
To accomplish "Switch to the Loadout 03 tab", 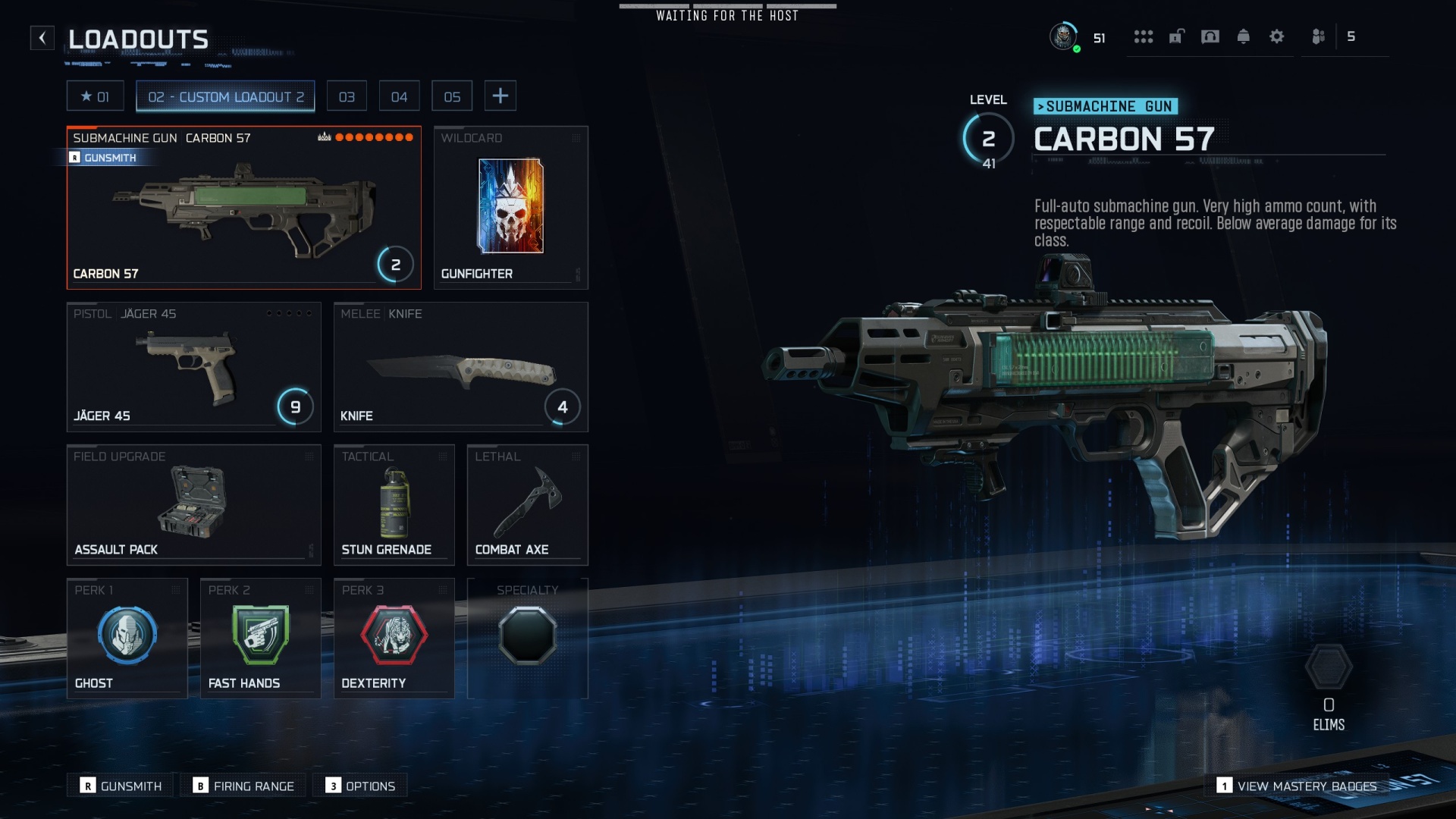I will click(x=347, y=96).
